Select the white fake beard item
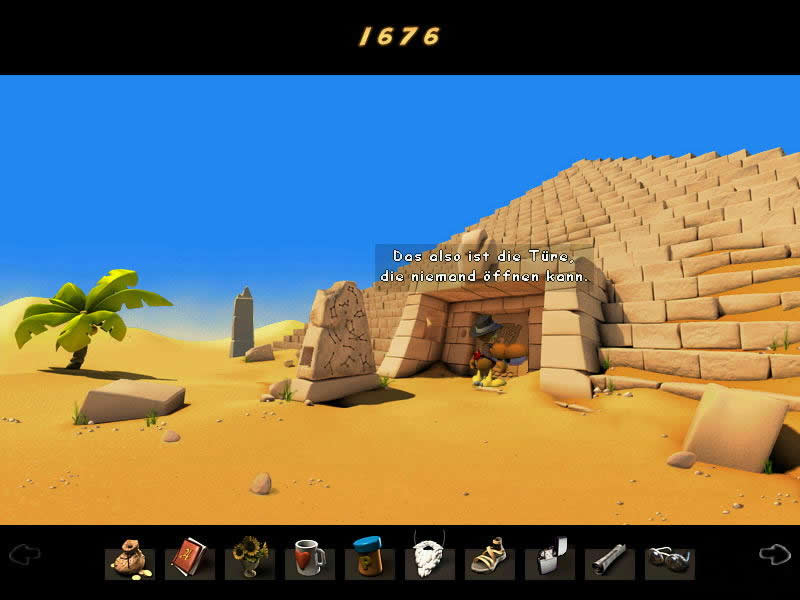800x600 pixels. pyautogui.click(x=429, y=559)
